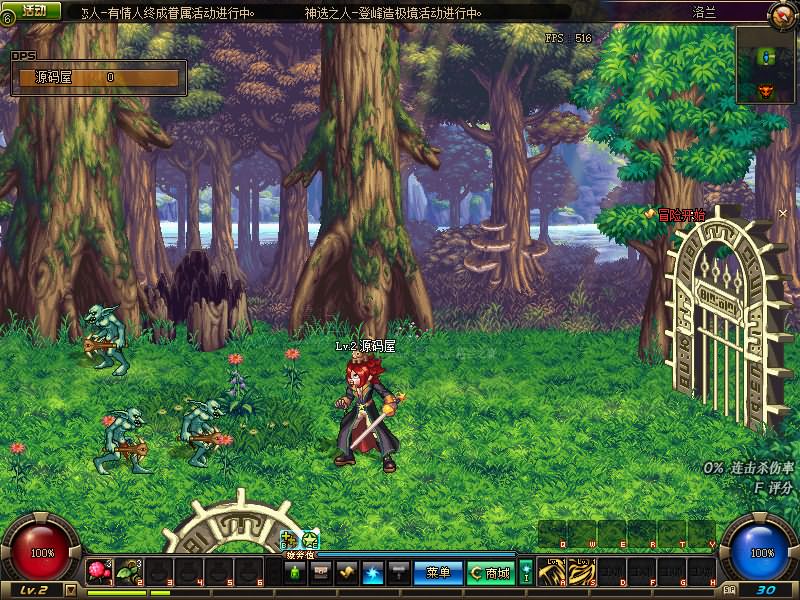Click the yellow checkmark shortcut icon
The width and height of the screenshot is (800, 600).
[347, 573]
